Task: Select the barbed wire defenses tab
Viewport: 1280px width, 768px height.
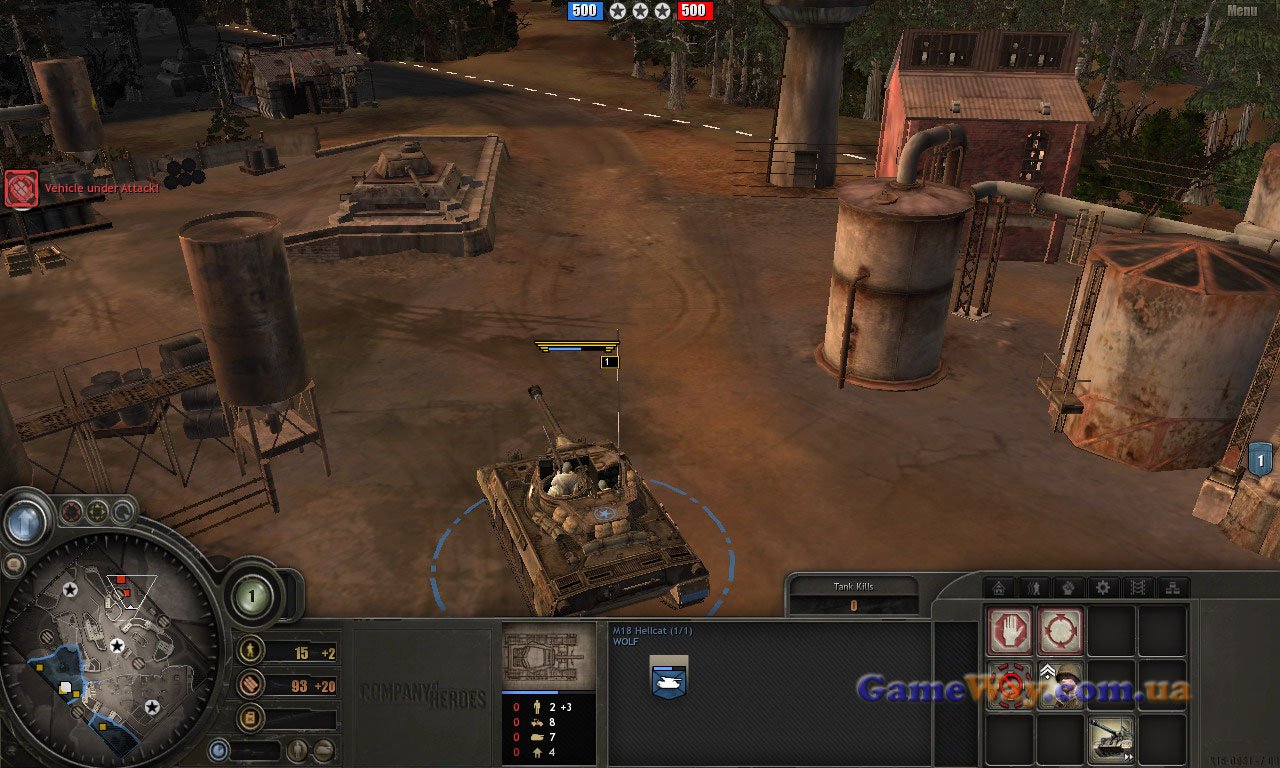Action: tap(1138, 588)
